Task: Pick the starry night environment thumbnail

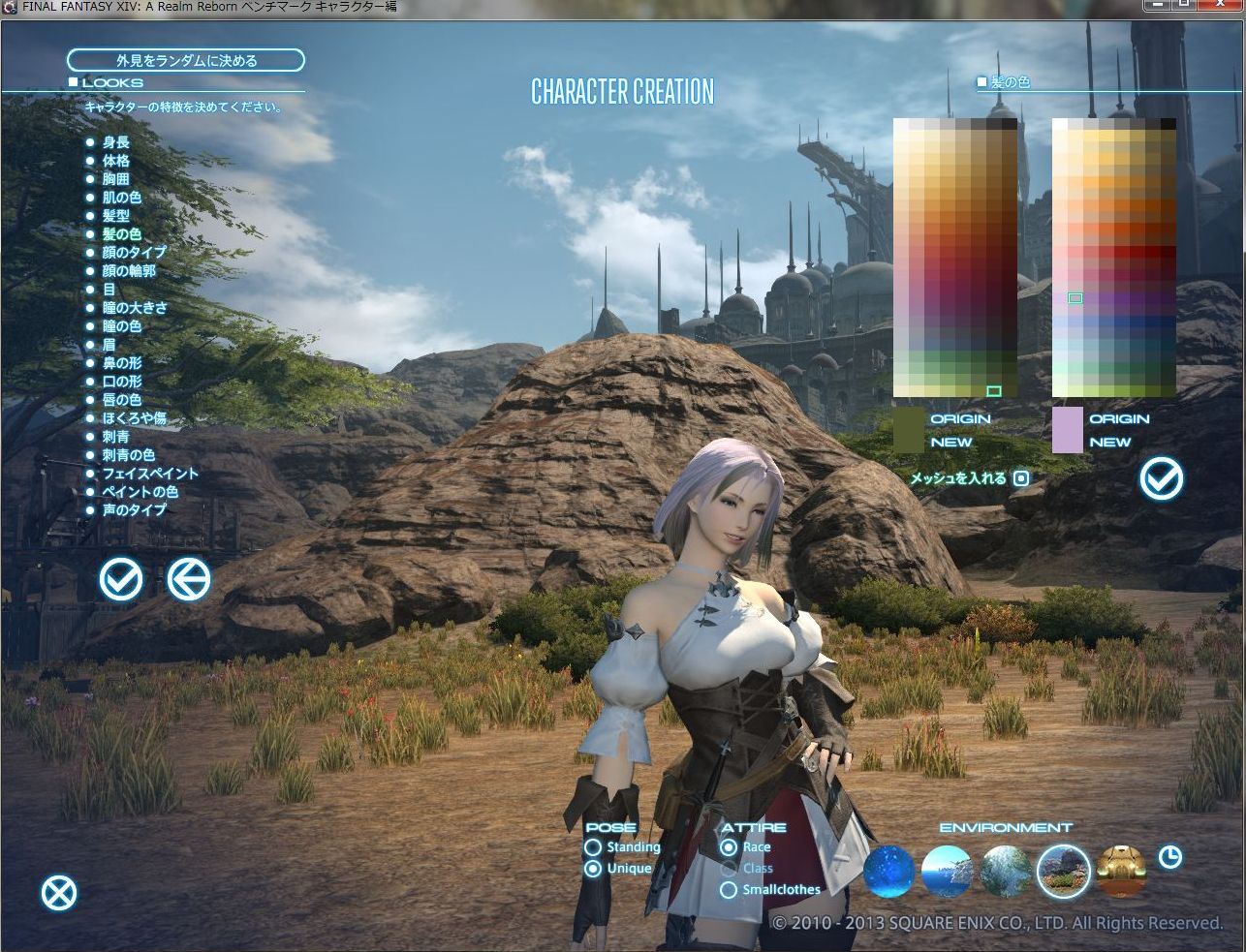Action: pos(888,871)
